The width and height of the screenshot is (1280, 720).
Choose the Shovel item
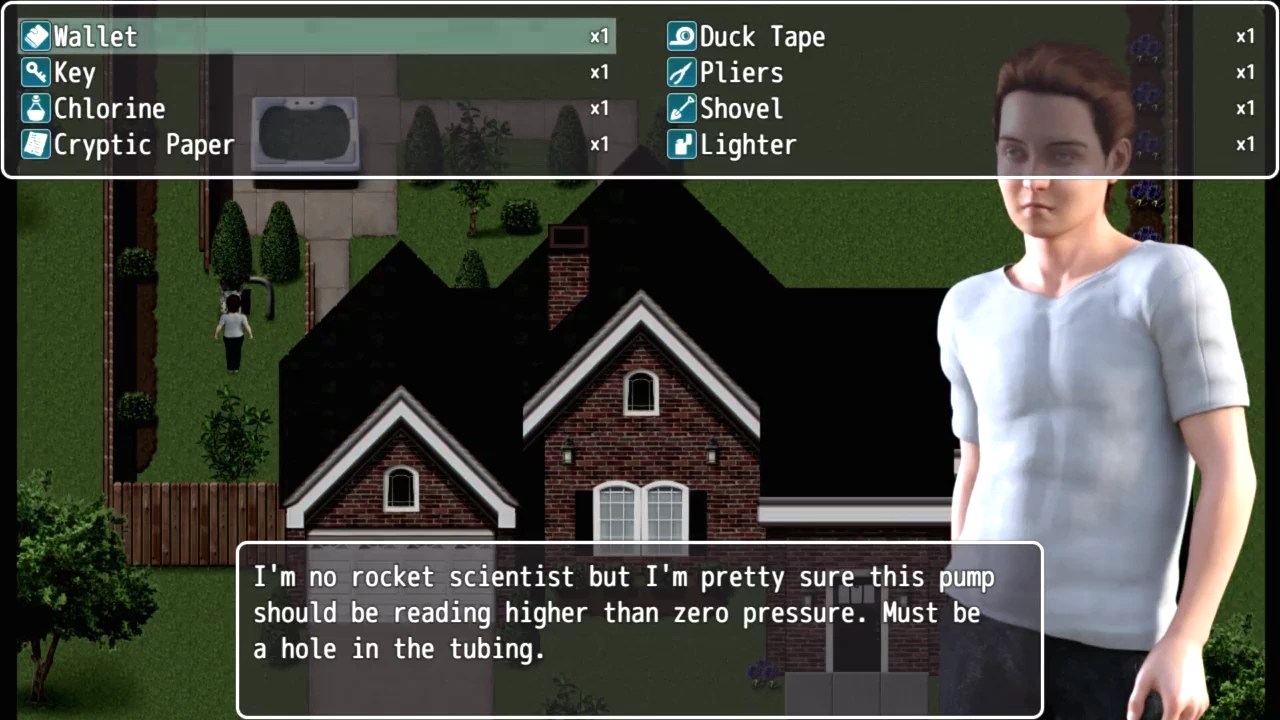[x=741, y=109]
